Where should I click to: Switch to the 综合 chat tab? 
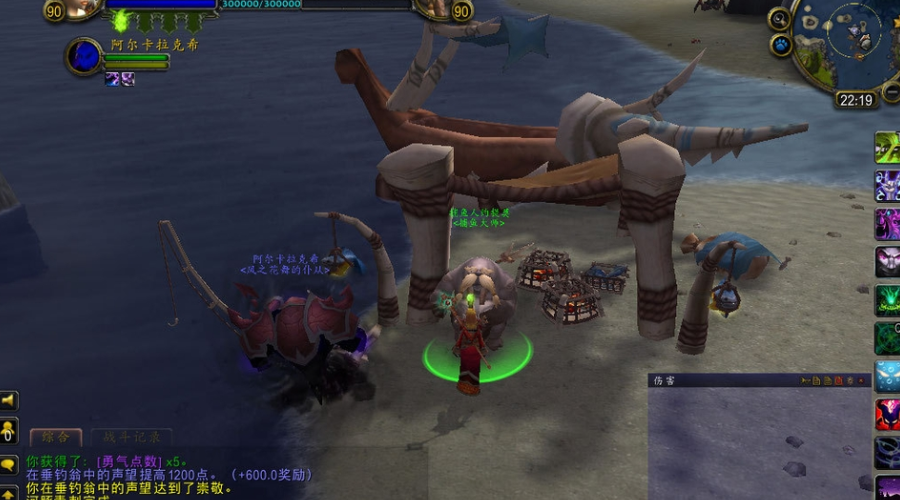(x=54, y=437)
